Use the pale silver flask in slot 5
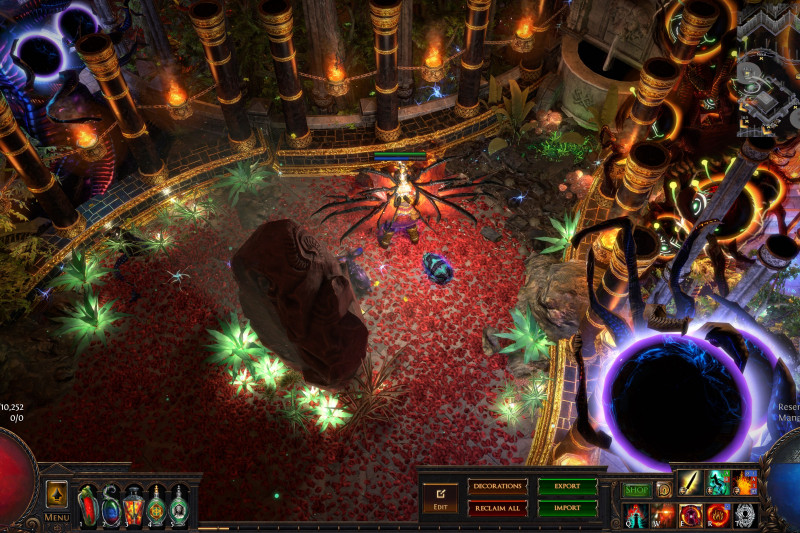The width and height of the screenshot is (800, 533). click(x=179, y=505)
